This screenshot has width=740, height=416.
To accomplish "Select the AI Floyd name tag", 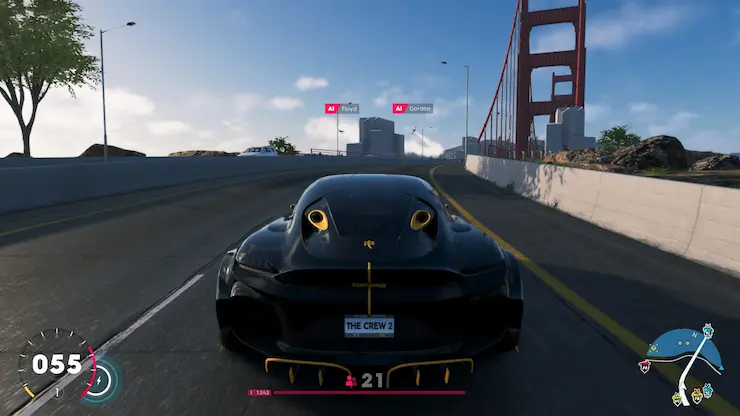I will 341,108.
